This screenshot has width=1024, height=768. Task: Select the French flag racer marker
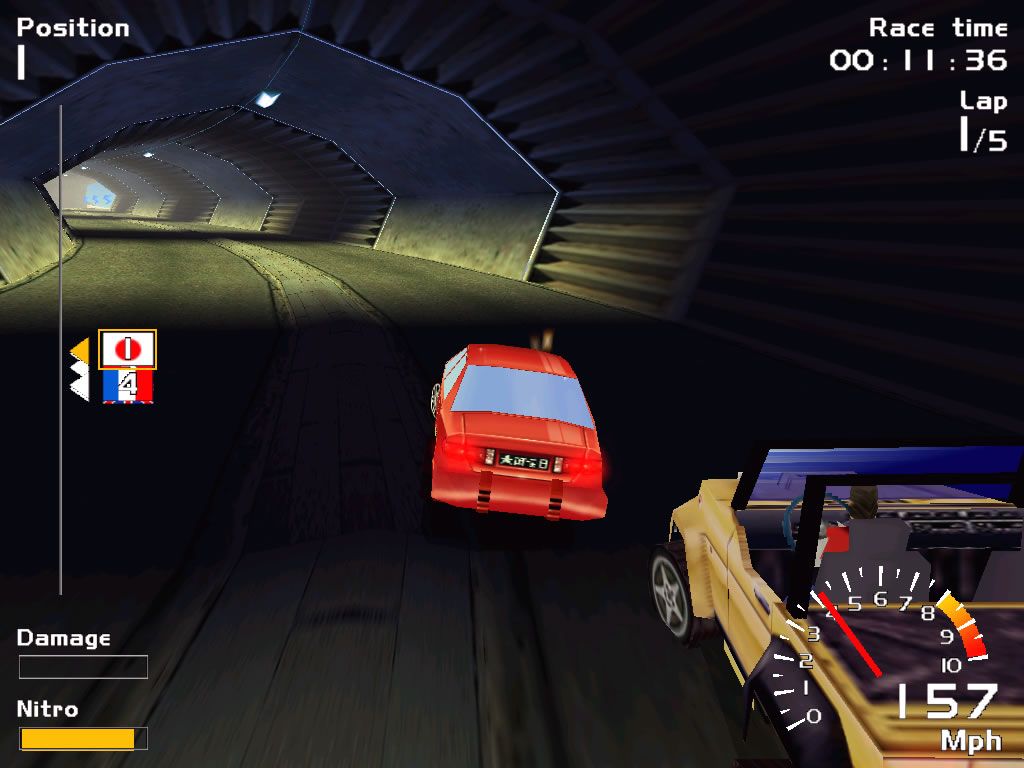[127, 386]
